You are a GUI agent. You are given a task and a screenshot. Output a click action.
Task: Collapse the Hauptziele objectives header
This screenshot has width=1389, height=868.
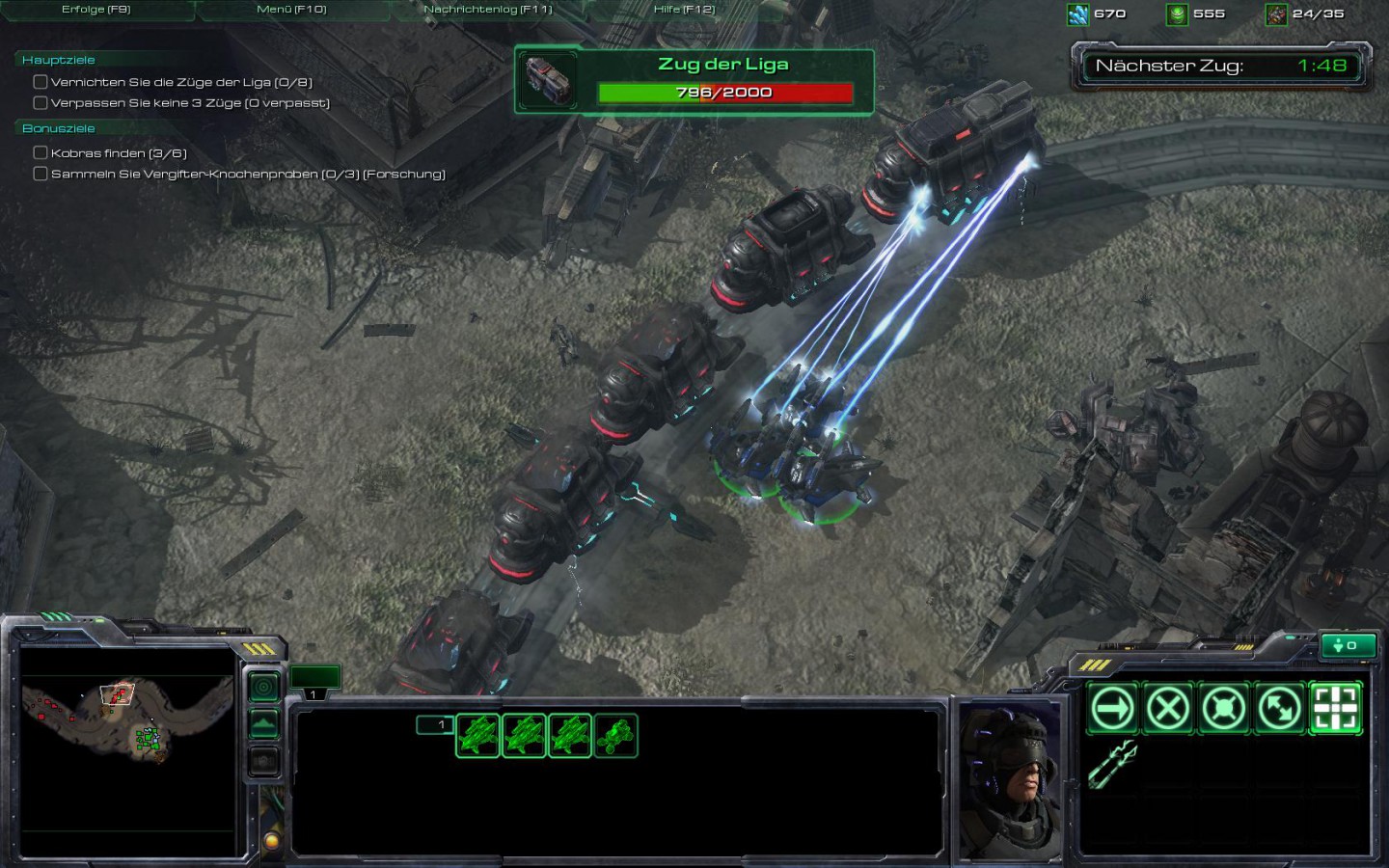(x=59, y=60)
